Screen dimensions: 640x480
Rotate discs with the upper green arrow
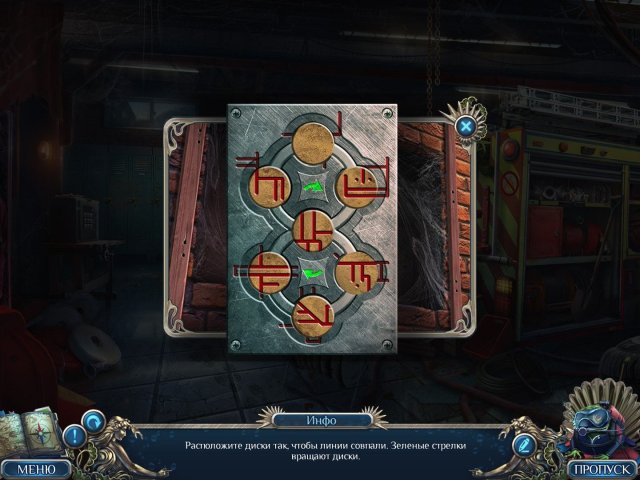pyautogui.click(x=312, y=185)
